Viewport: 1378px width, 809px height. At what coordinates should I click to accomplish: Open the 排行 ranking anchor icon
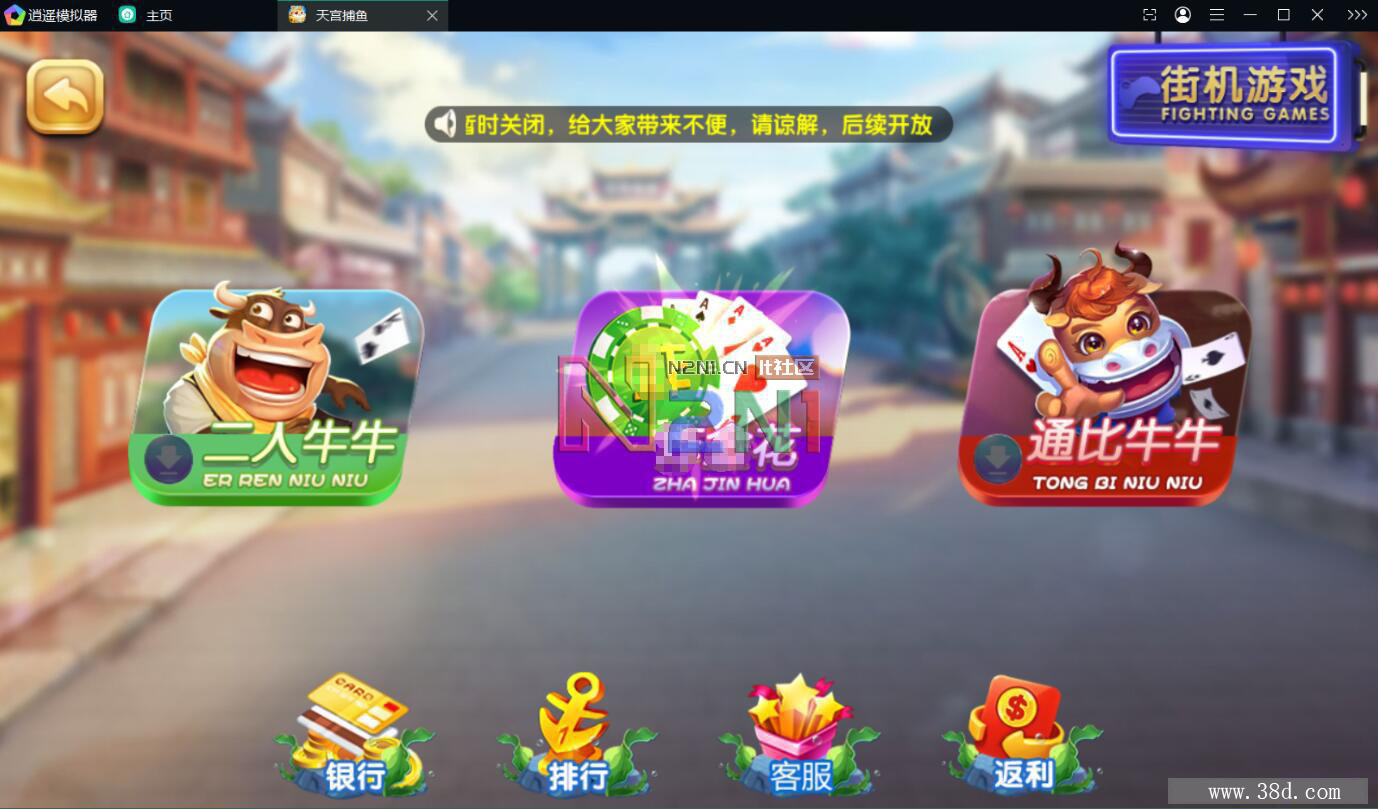(x=575, y=735)
